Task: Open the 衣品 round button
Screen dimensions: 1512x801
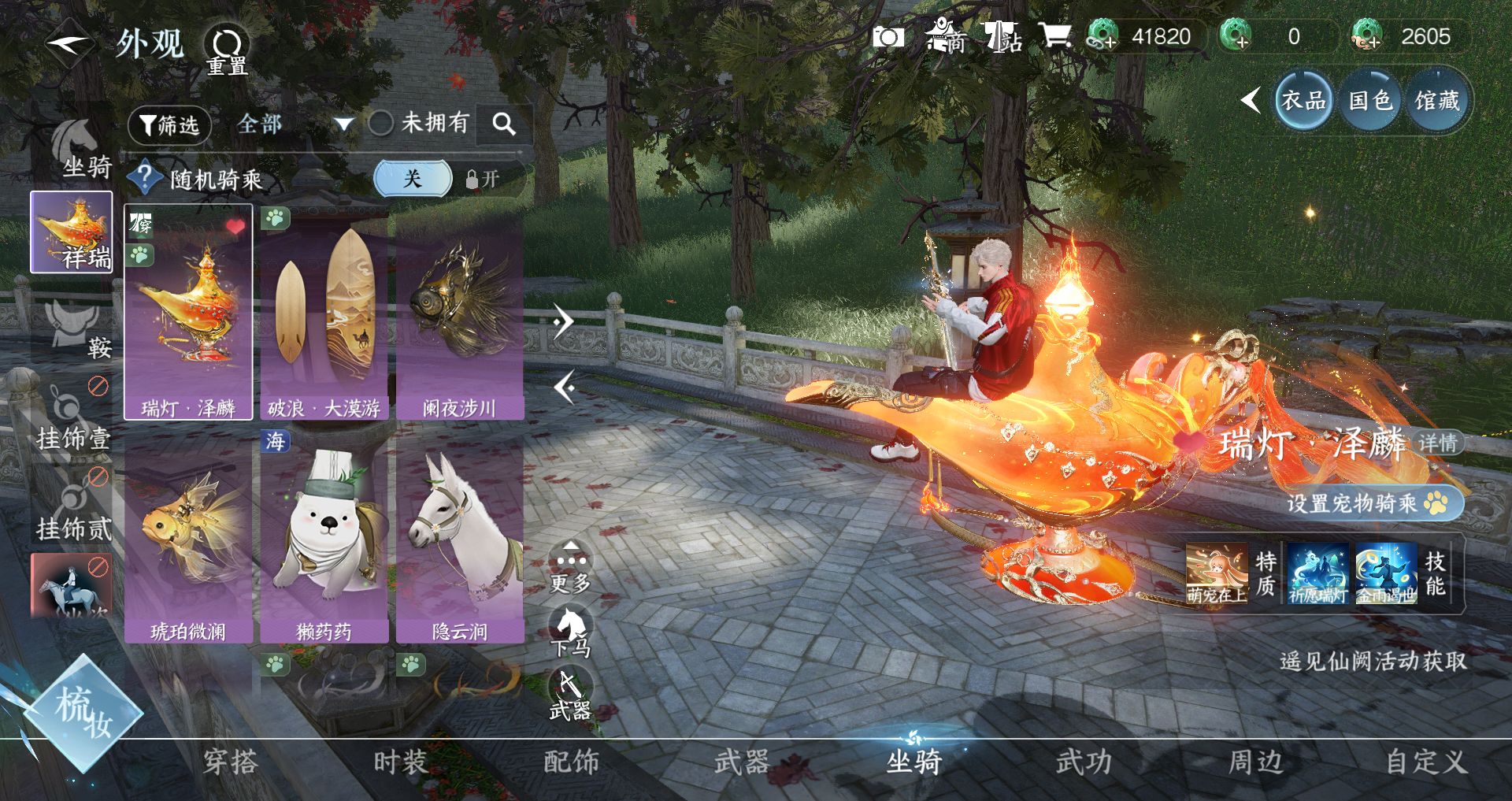Action: click(1303, 101)
